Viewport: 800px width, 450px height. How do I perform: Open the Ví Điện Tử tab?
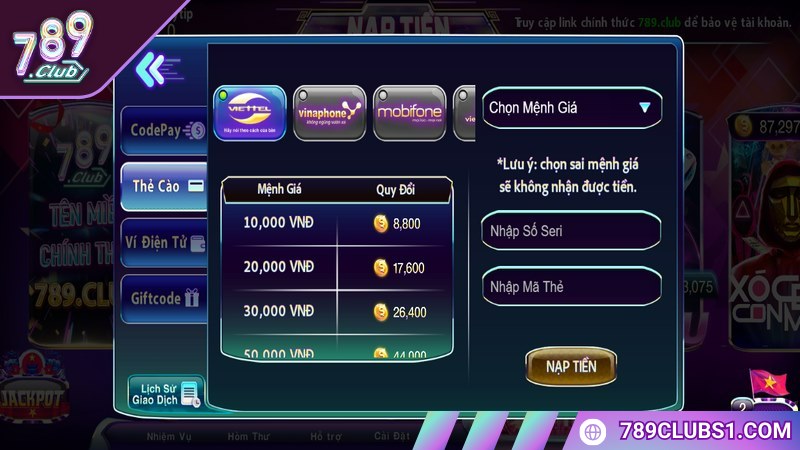[x=166, y=242]
